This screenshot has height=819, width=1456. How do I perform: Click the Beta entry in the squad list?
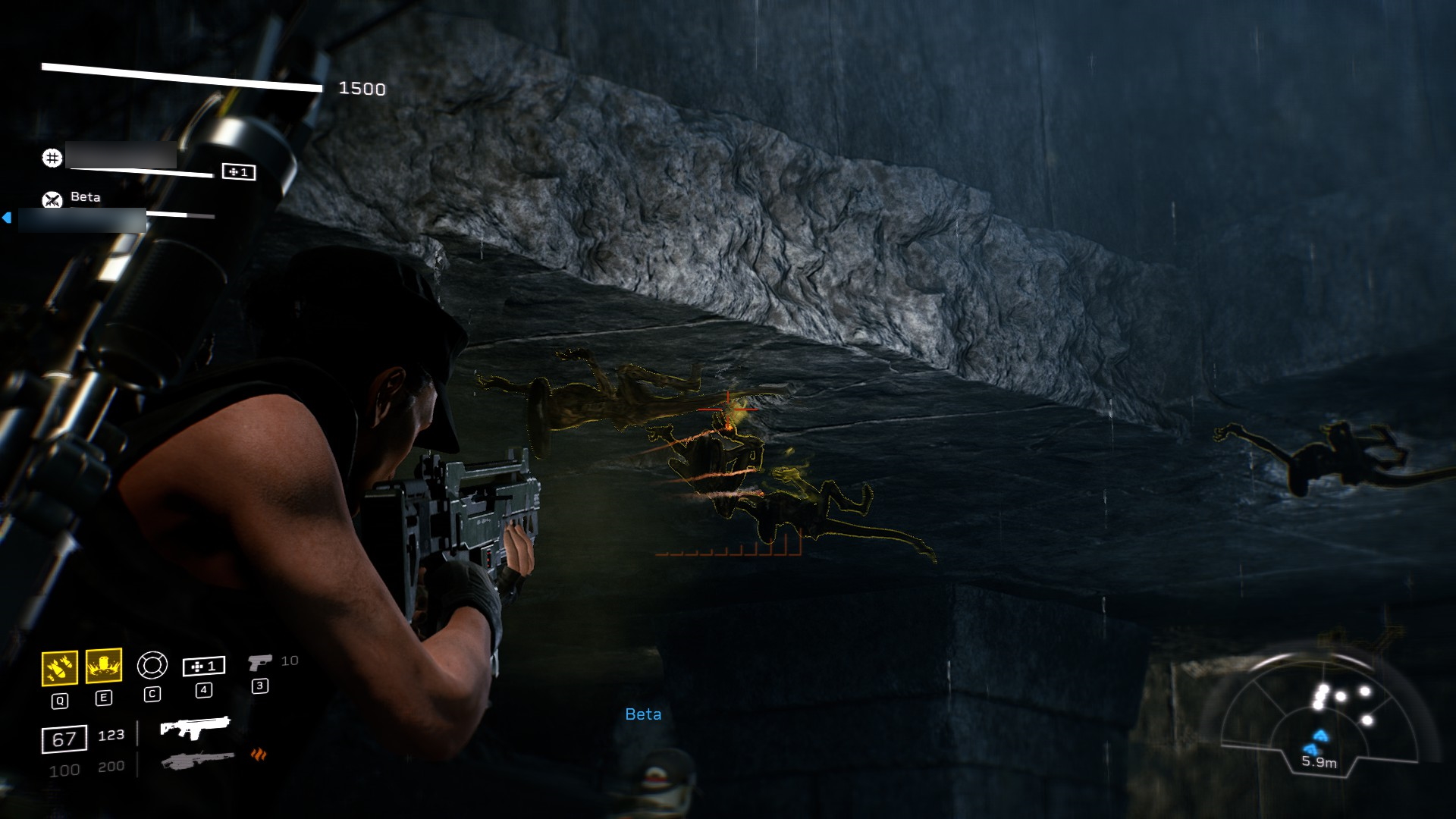point(87,197)
